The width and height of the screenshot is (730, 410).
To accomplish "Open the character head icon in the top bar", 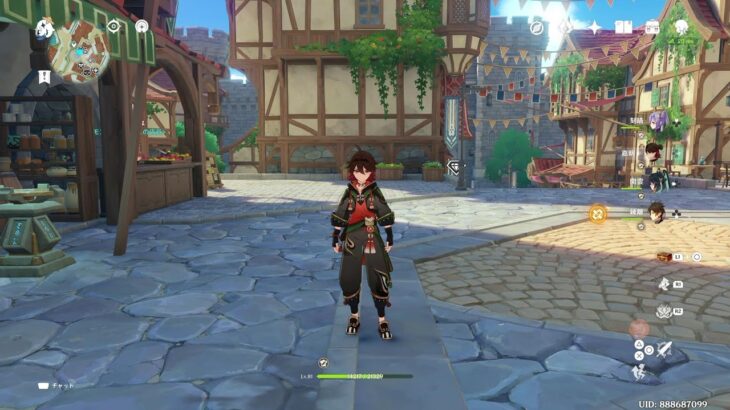I will coord(682,27).
